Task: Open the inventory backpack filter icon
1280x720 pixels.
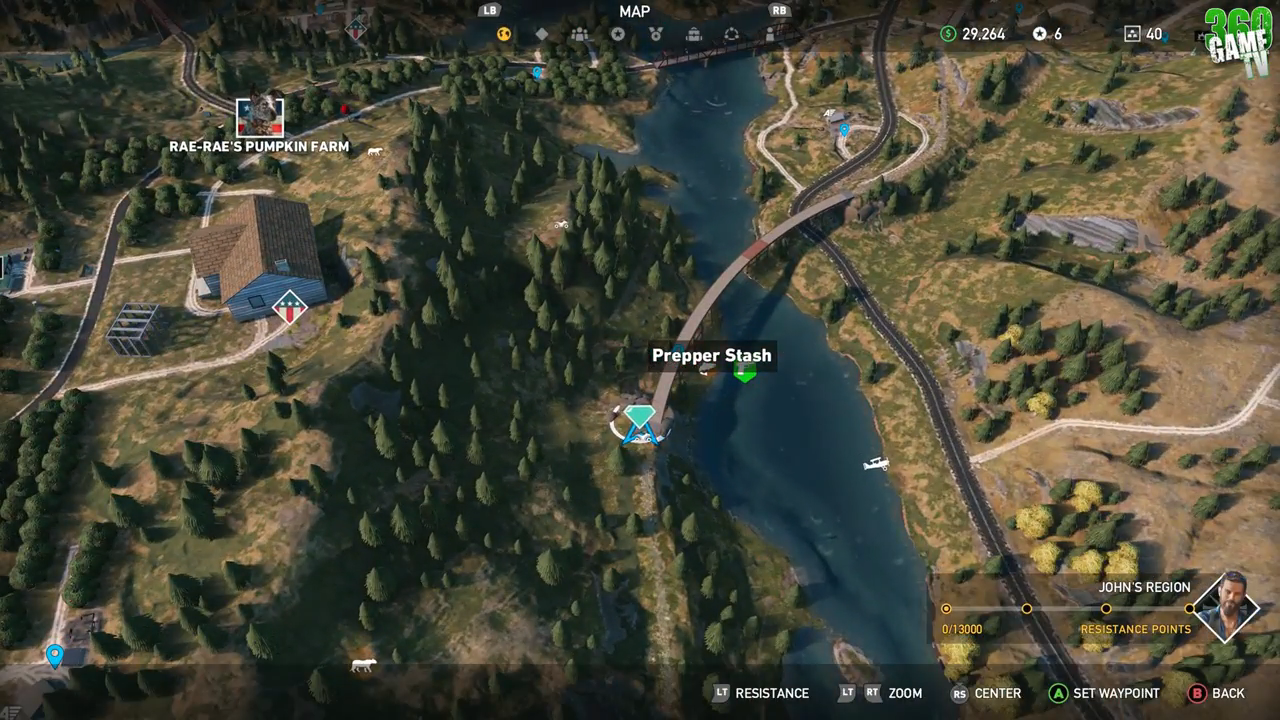Action: pos(695,33)
